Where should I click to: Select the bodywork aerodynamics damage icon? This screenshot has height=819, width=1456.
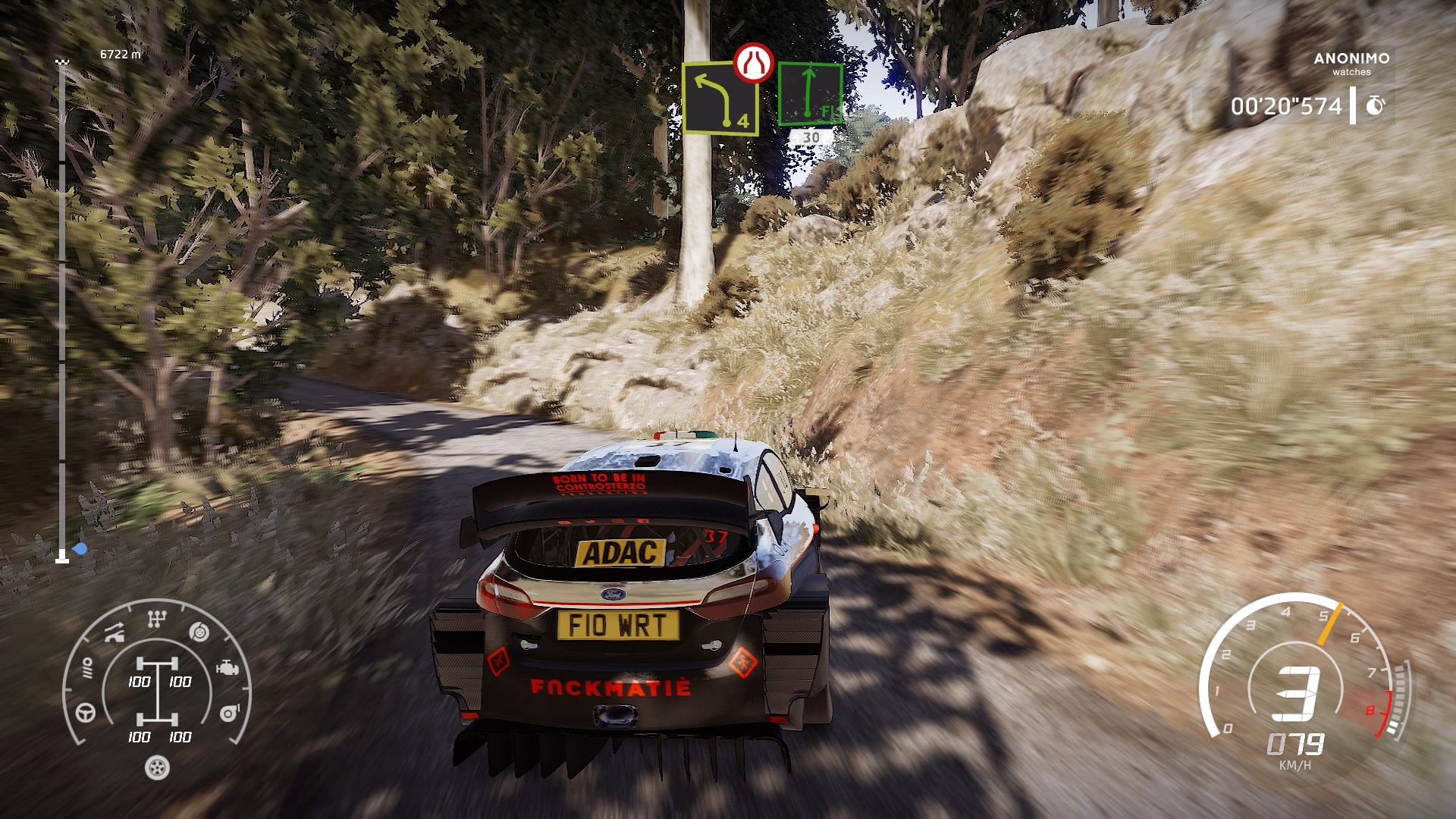coord(115,632)
